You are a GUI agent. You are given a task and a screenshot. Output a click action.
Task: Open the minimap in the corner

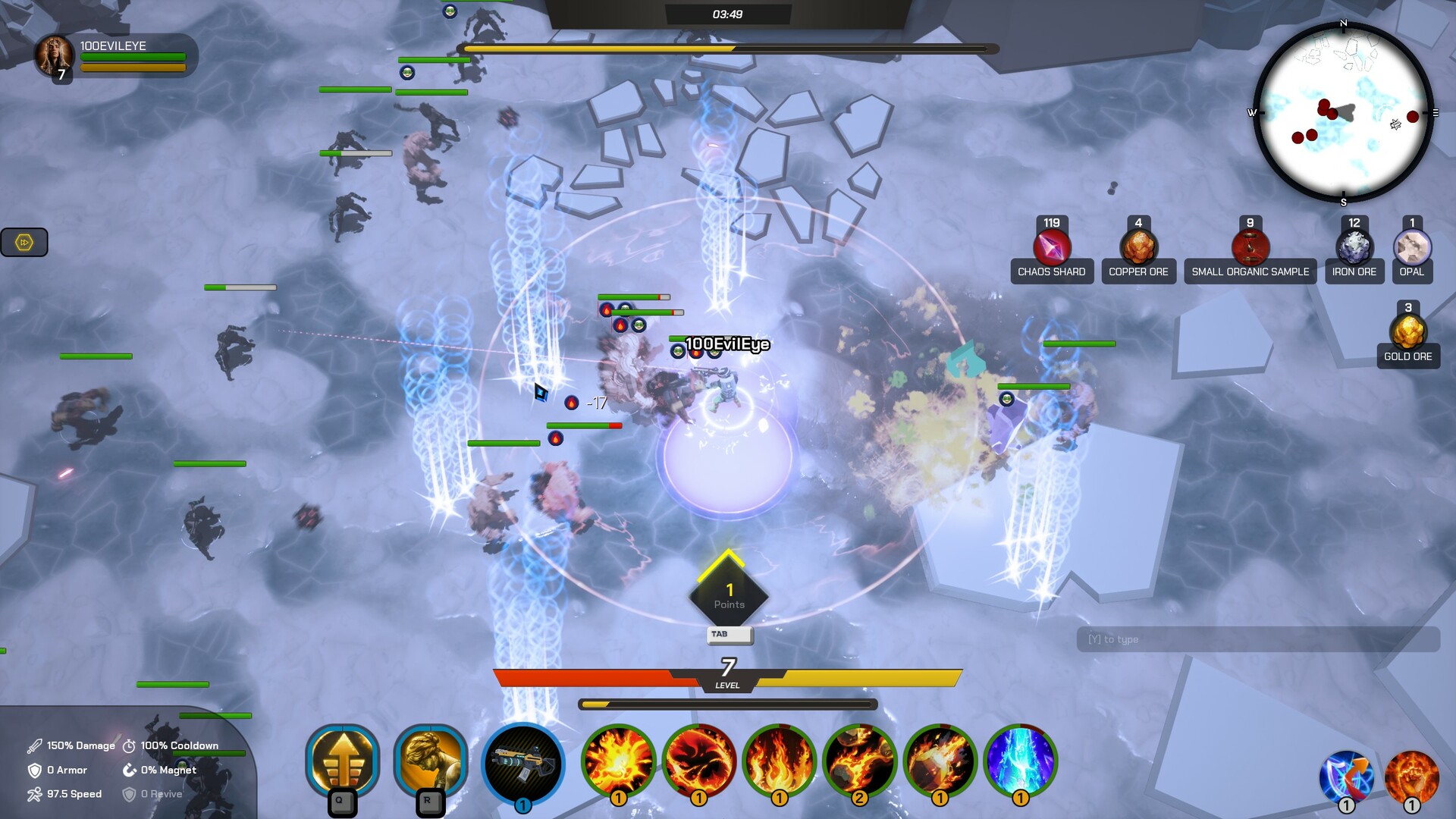point(1342,114)
